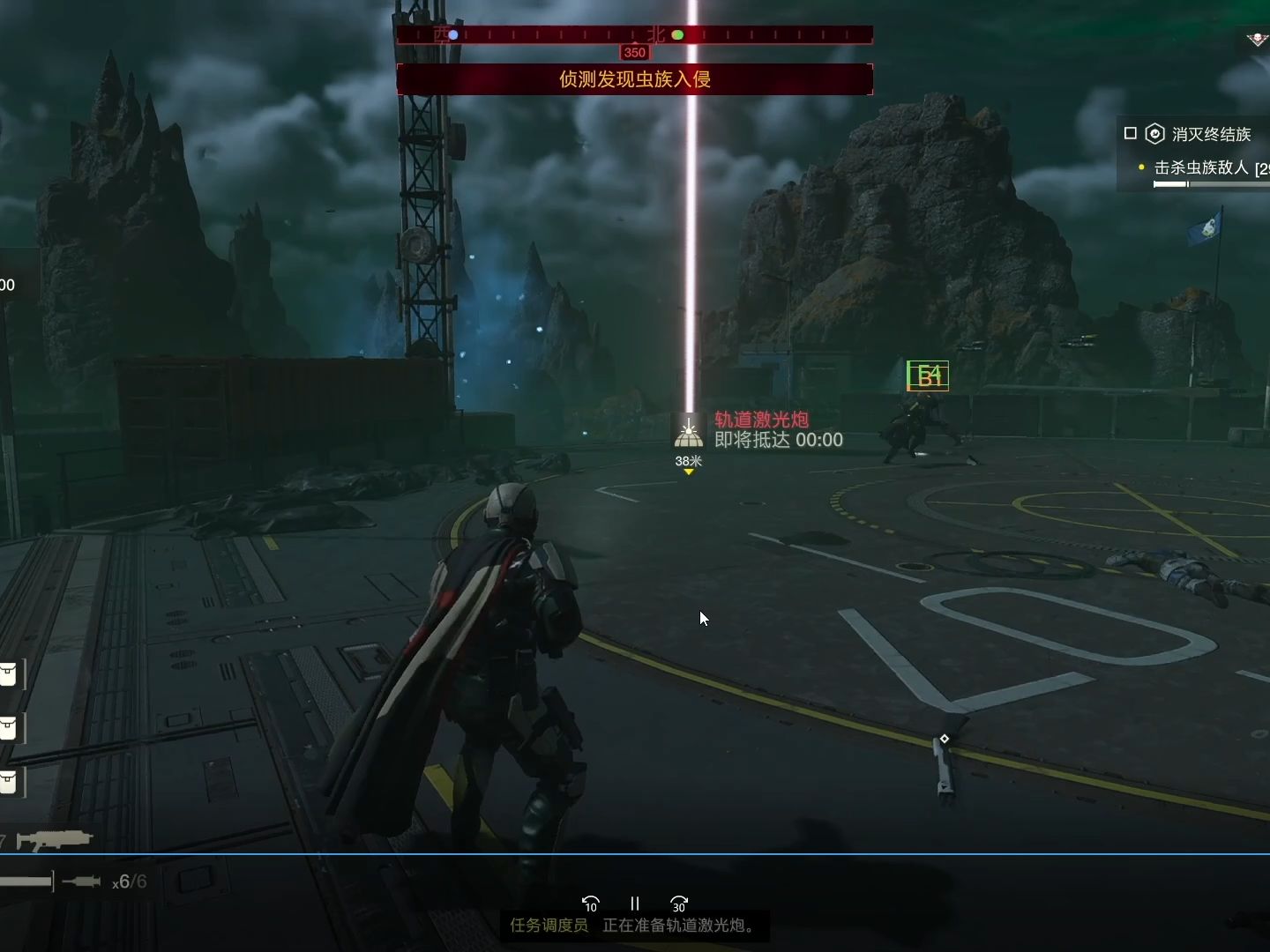Viewport: 1270px width, 952px height.
Task: Select the orbital laser stratagem marker icon
Action: point(688,433)
